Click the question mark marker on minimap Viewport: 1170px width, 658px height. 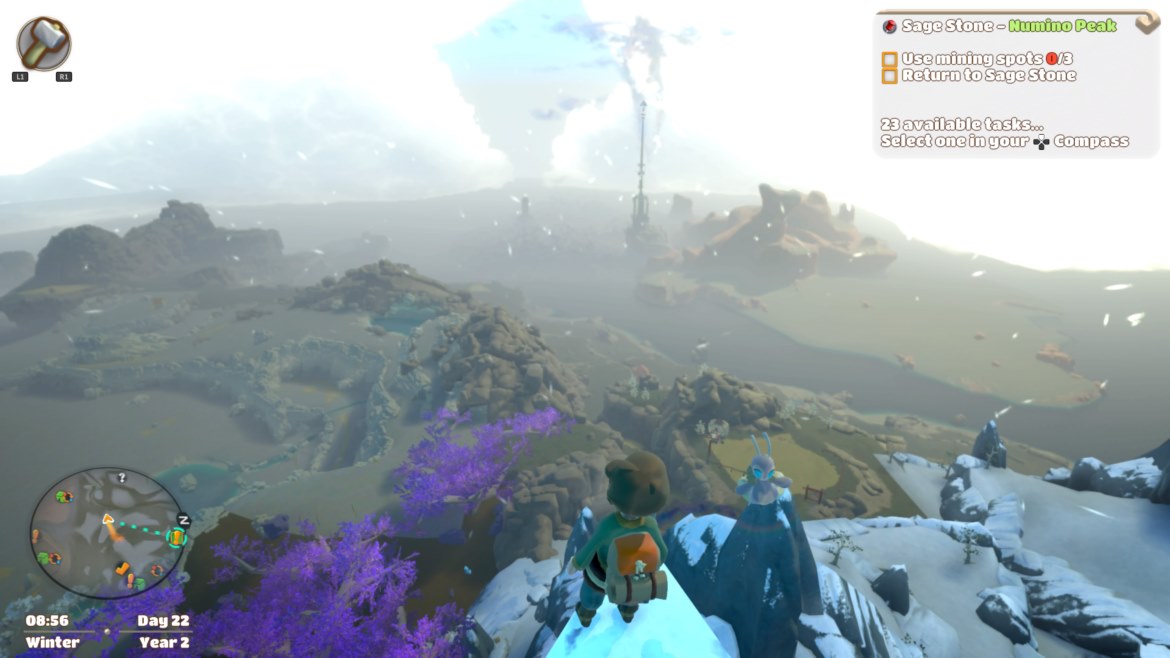click(x=122, y=478)
